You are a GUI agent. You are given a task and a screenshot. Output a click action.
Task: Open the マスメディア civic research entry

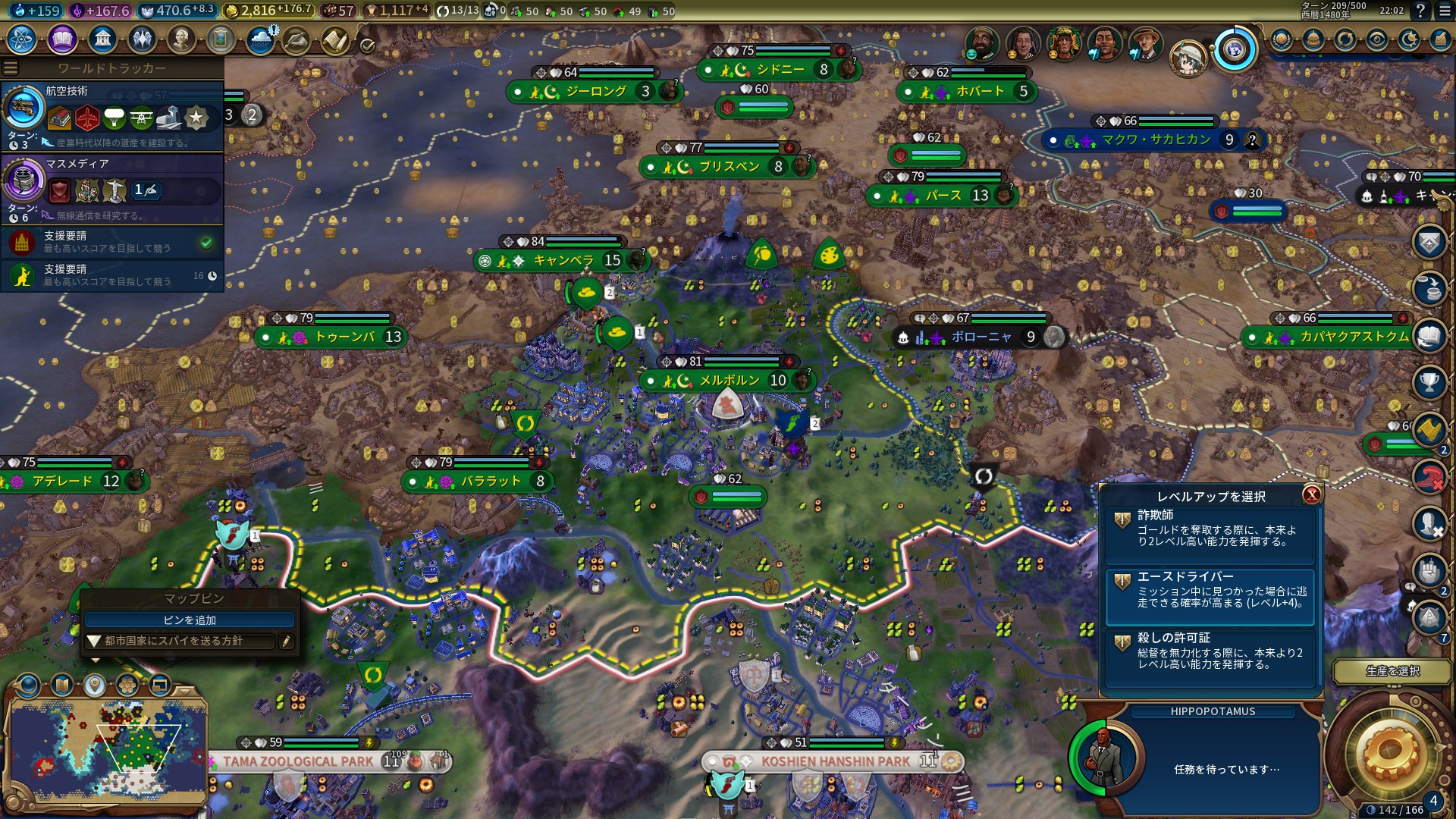pyautogui.click(x=112, y=188)
